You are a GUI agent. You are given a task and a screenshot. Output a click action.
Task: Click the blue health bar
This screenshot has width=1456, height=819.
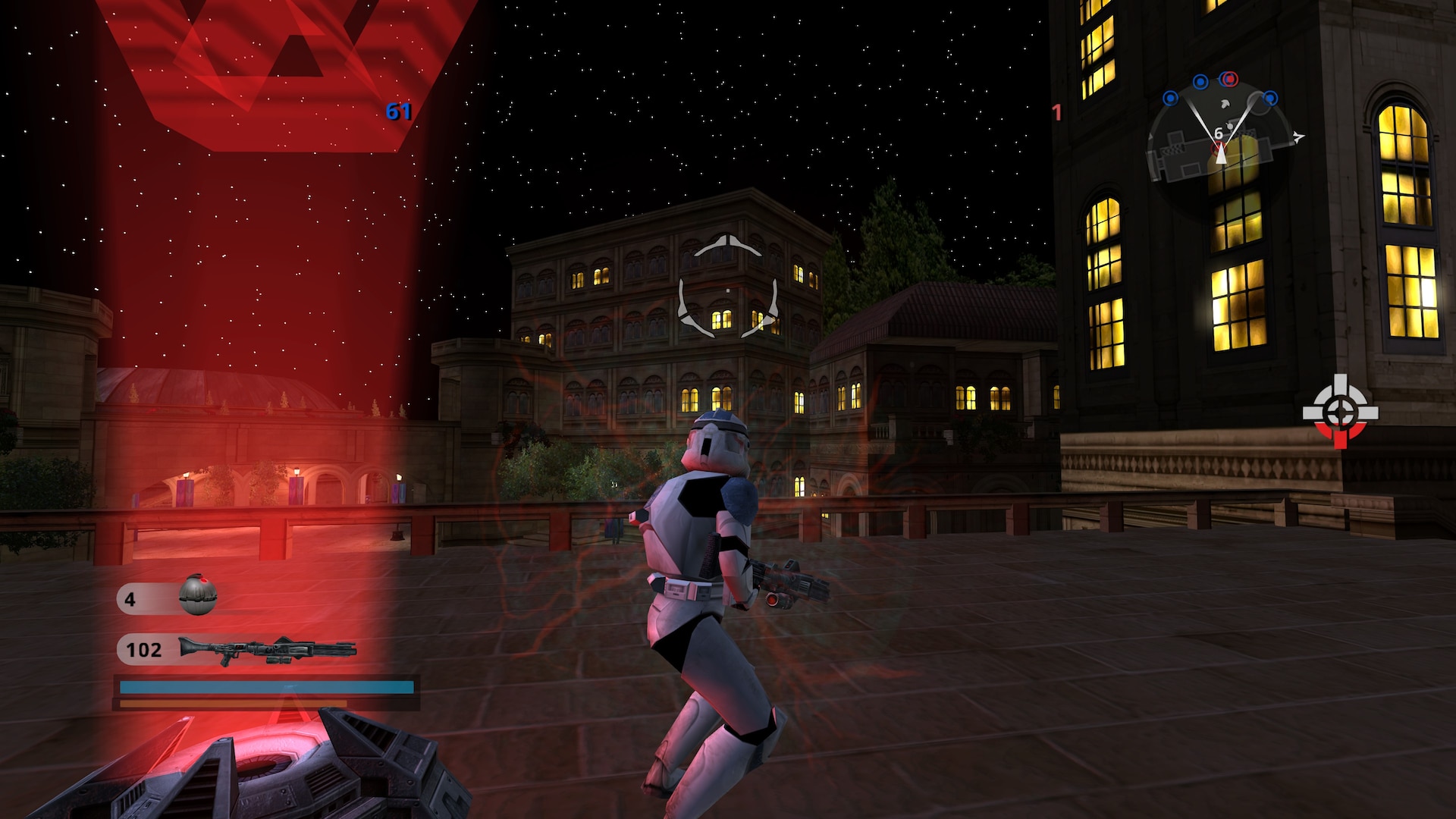pyautogui.click(x=265, y=687)
